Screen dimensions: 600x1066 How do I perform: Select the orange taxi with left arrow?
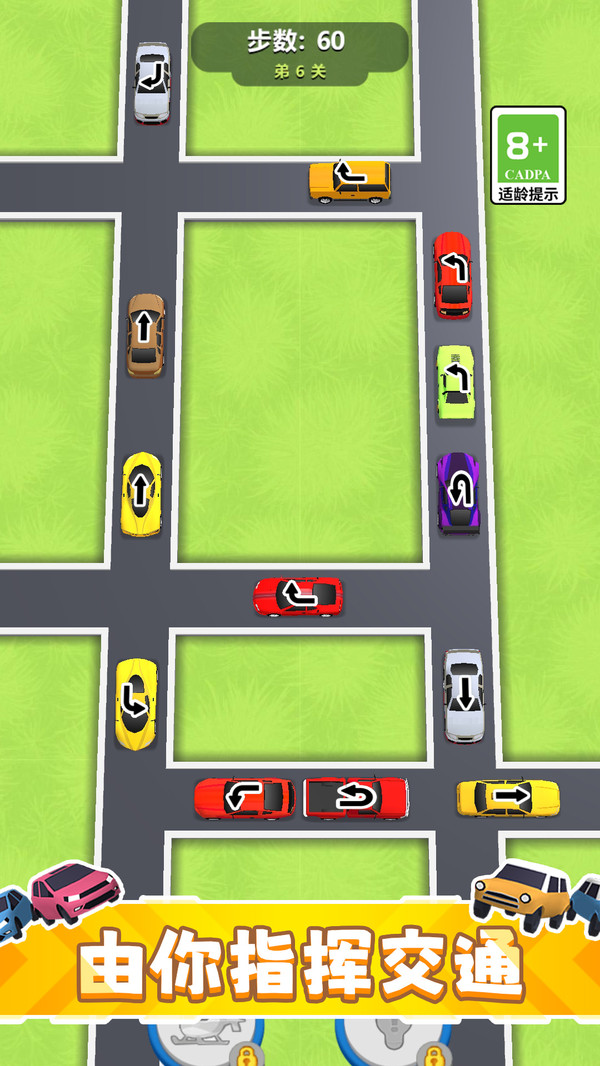(x=349, y=181)
